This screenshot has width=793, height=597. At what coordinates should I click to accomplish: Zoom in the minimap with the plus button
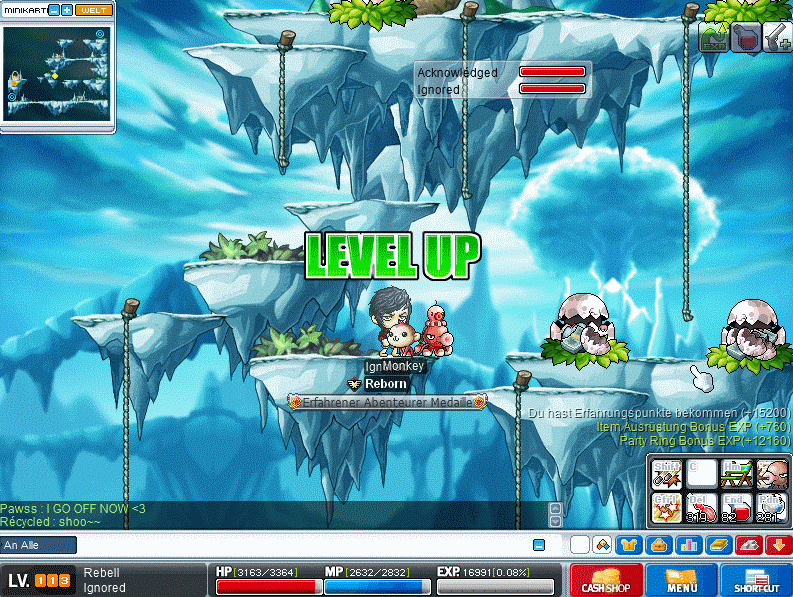[66, 10]
